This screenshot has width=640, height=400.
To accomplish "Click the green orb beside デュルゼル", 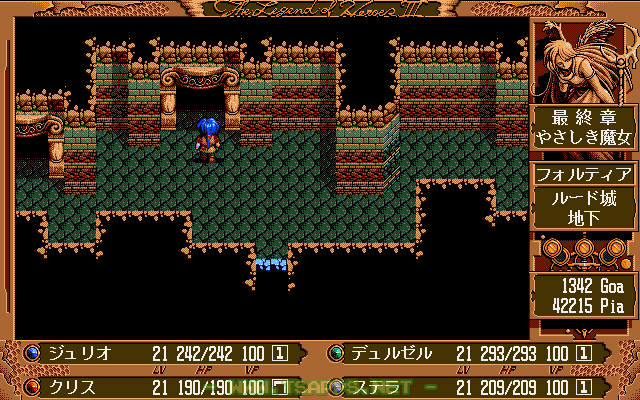I will coord(335,353).
